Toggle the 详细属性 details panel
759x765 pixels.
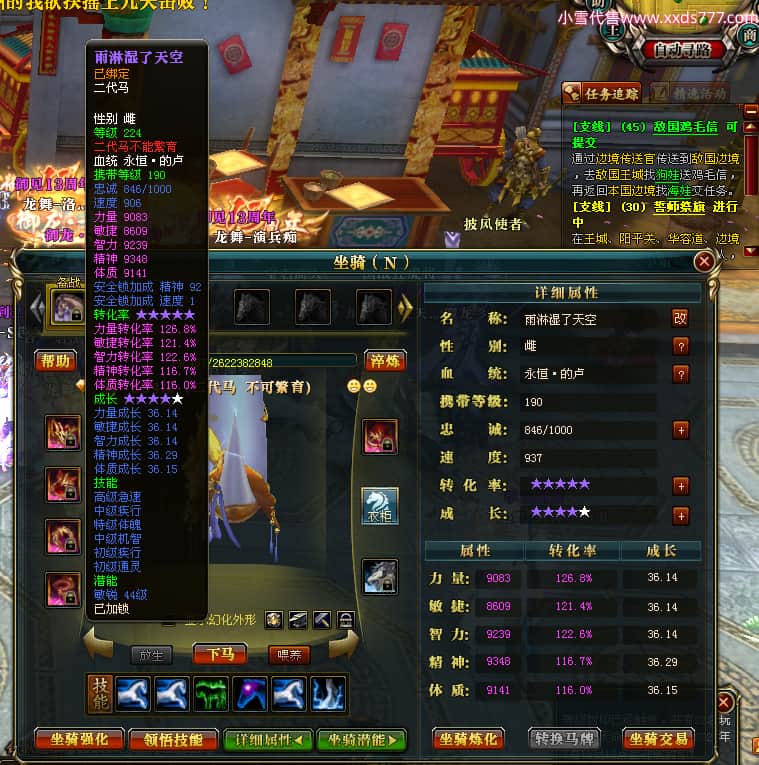tap(264, 739)
